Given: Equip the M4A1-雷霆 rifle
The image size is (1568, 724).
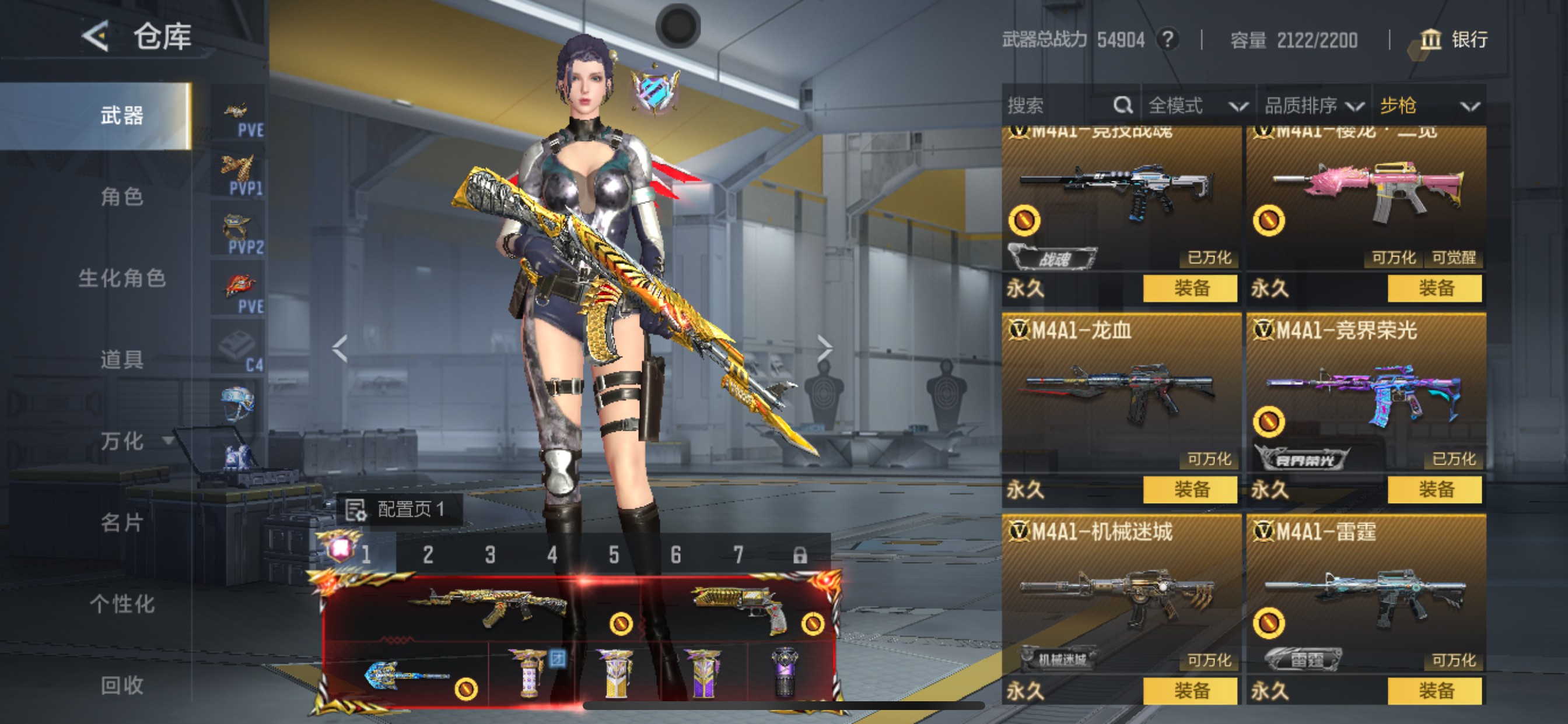Looking at the screenshot, I should [1434, 691].
